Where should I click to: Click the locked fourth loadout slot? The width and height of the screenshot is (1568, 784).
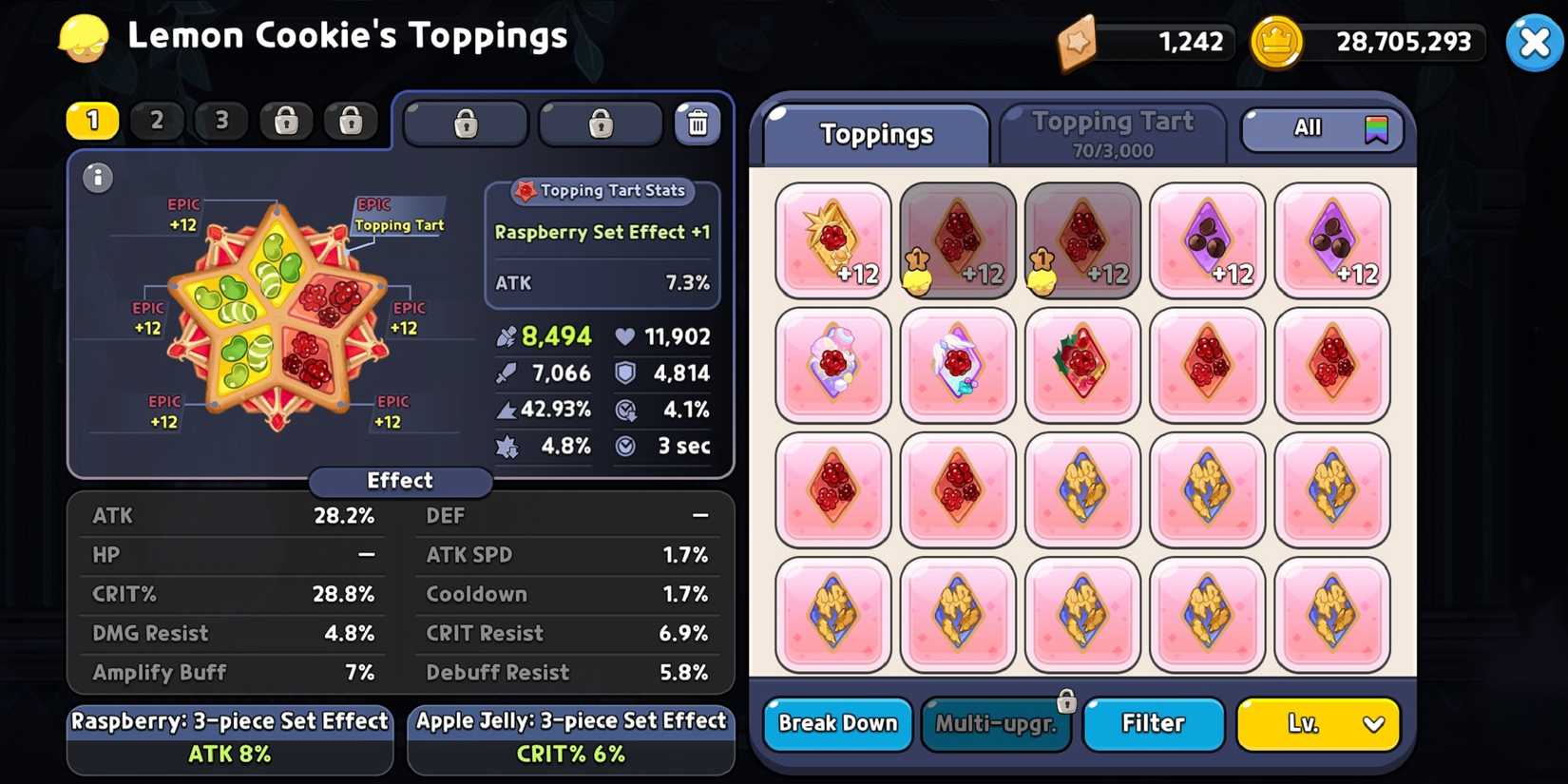[x=286, y=122]
